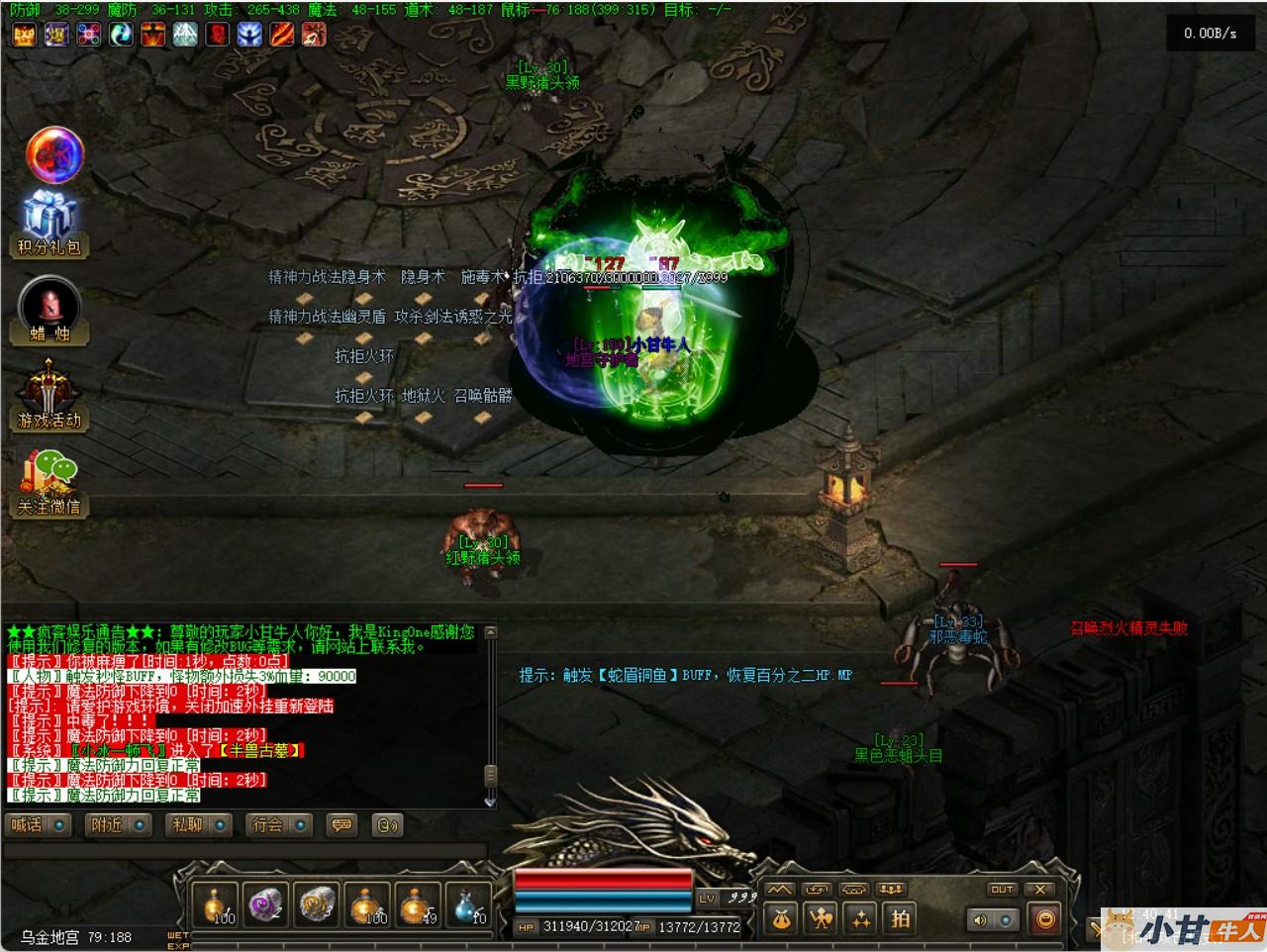
Task: Open the skills sparkle stars button
Action: pos(861,919)
